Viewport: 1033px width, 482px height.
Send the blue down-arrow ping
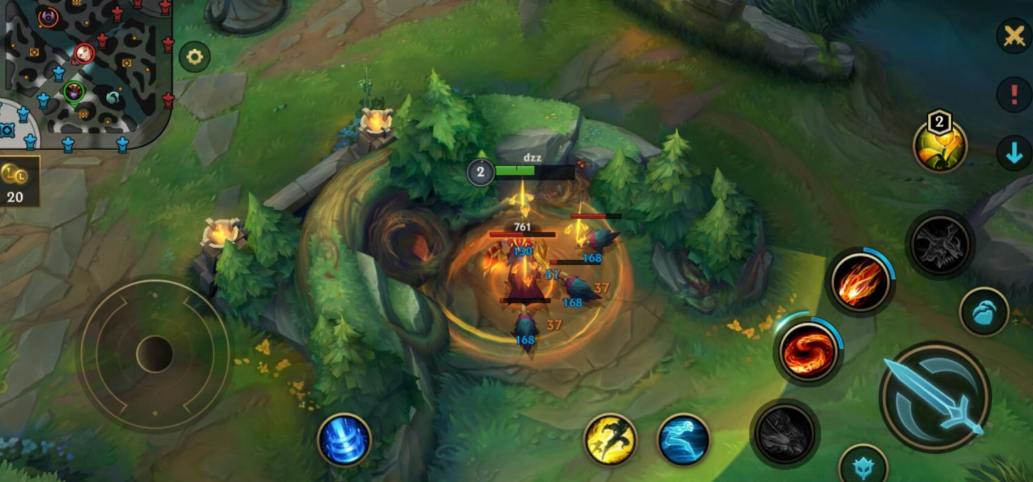(1013, 153)
